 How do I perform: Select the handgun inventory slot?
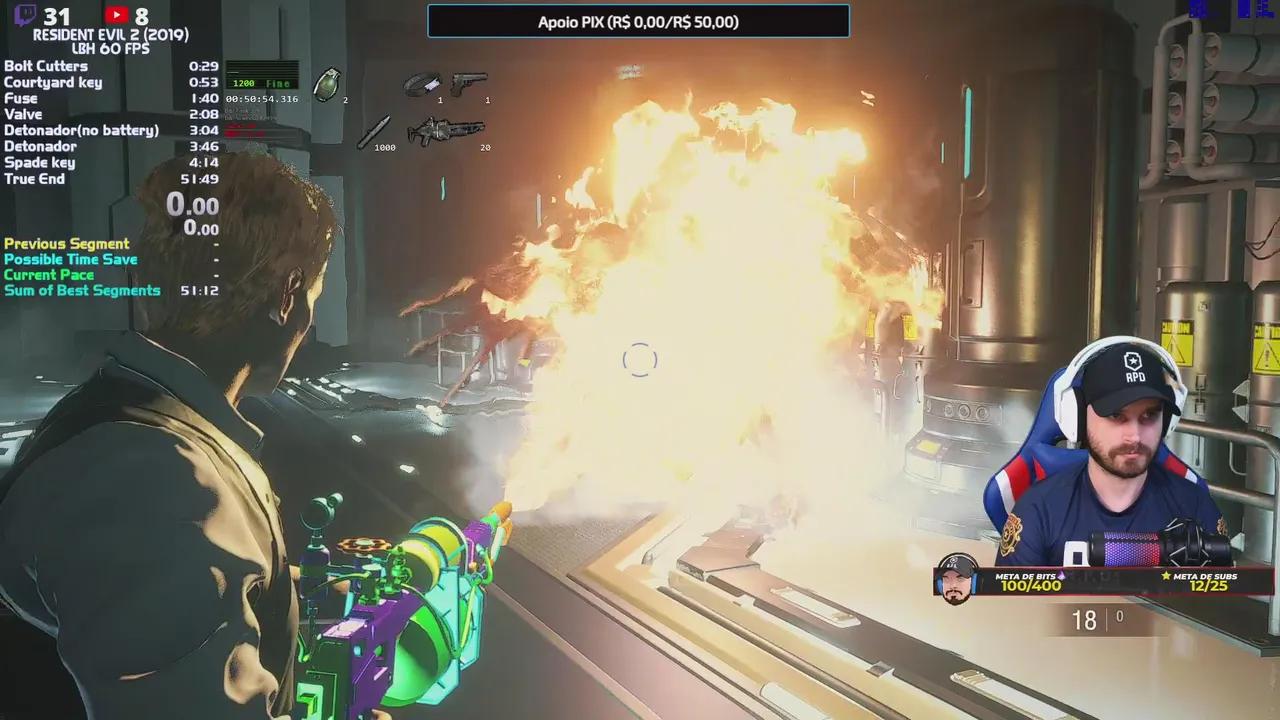(x=468, y=84)
